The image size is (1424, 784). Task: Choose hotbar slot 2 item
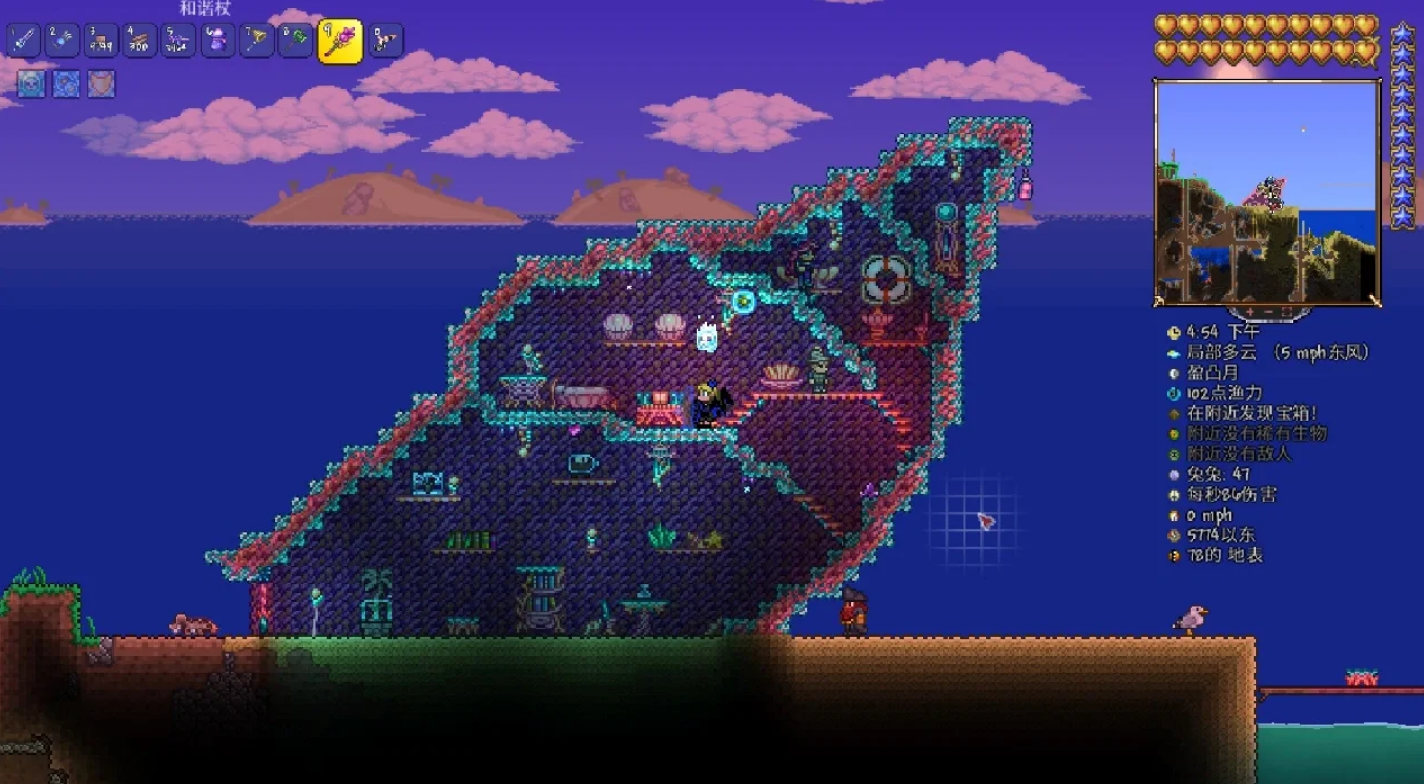62,41
